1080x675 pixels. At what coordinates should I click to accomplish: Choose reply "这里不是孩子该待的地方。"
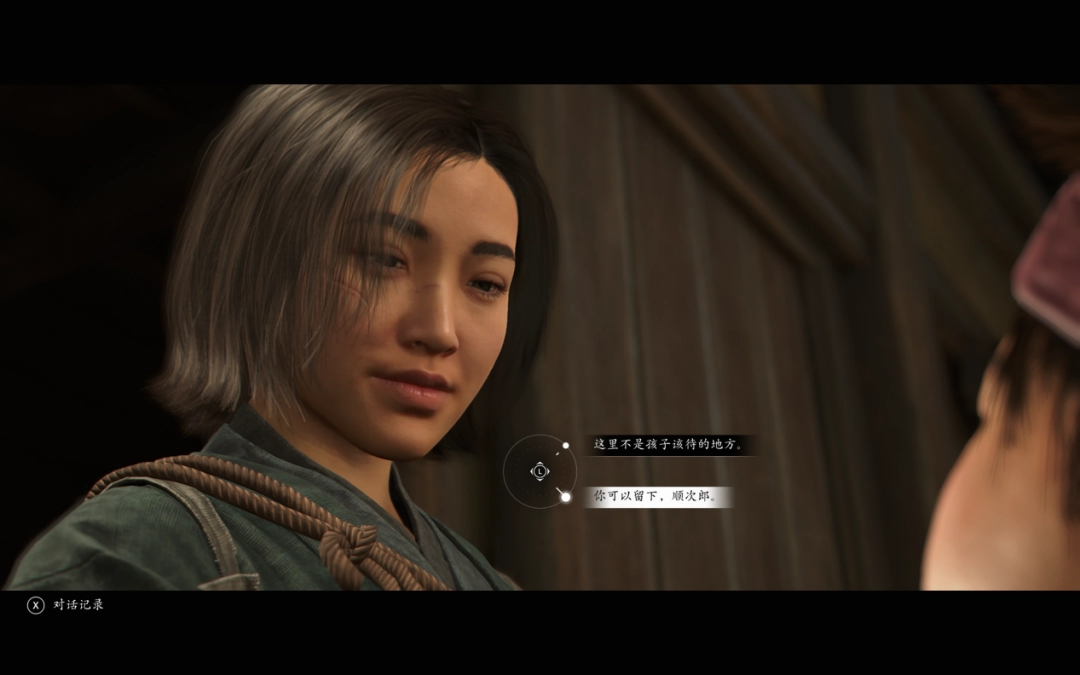[x=669, y=445]
